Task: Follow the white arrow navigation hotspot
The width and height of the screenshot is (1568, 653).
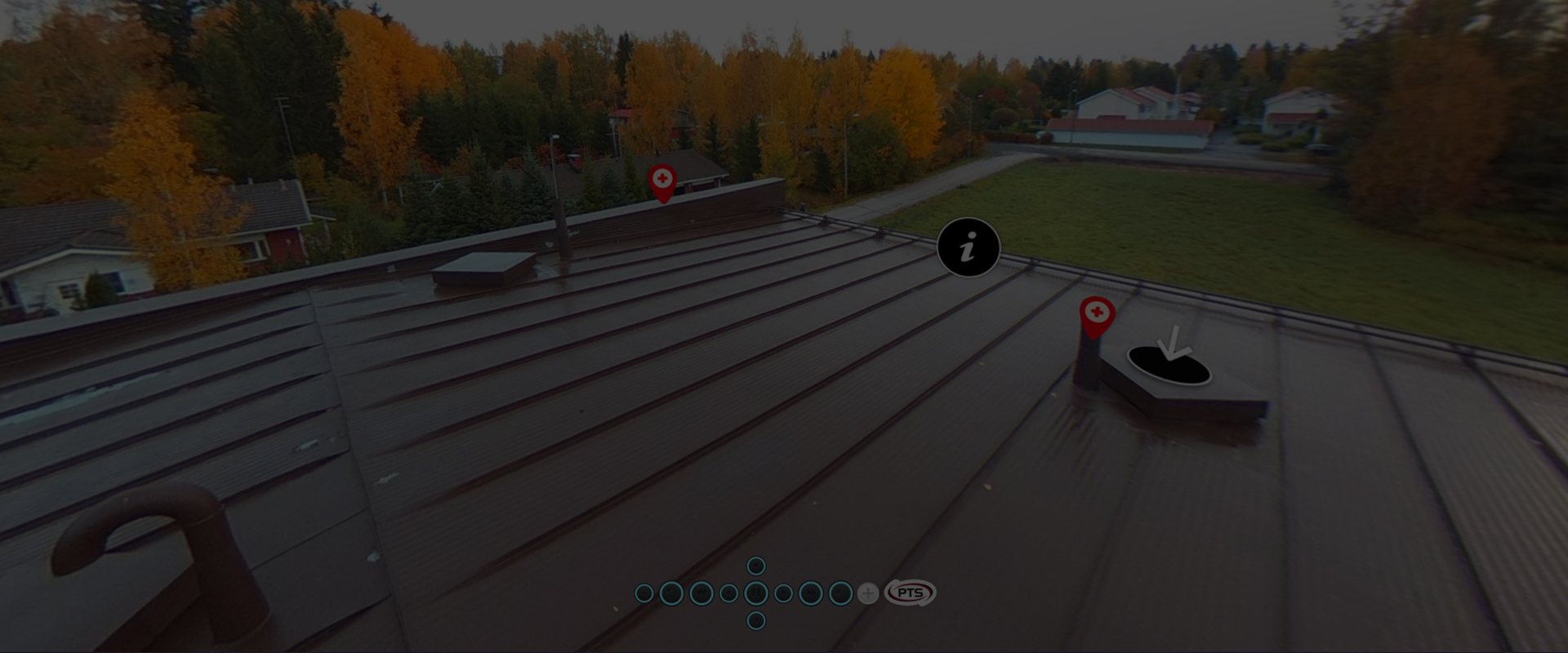Action: point(1169,361)
